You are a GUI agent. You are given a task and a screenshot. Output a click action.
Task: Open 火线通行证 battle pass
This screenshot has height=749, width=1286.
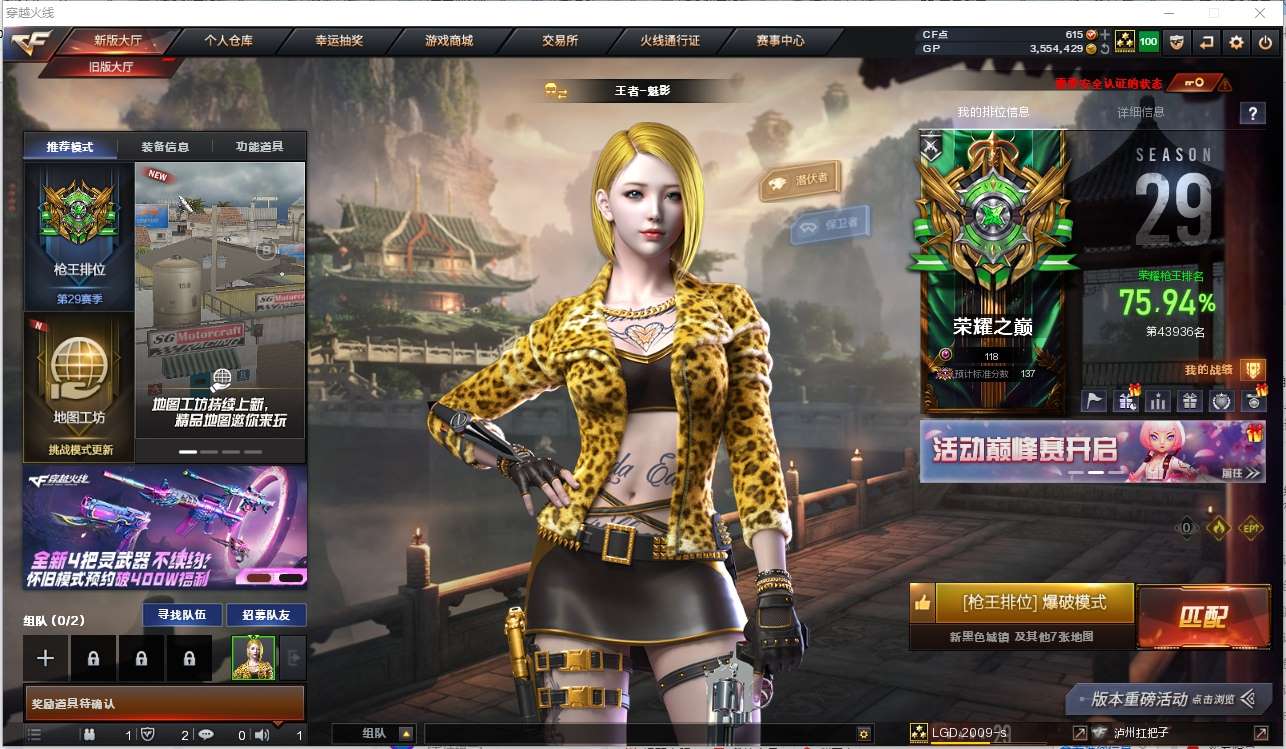[x=670, y=41]
